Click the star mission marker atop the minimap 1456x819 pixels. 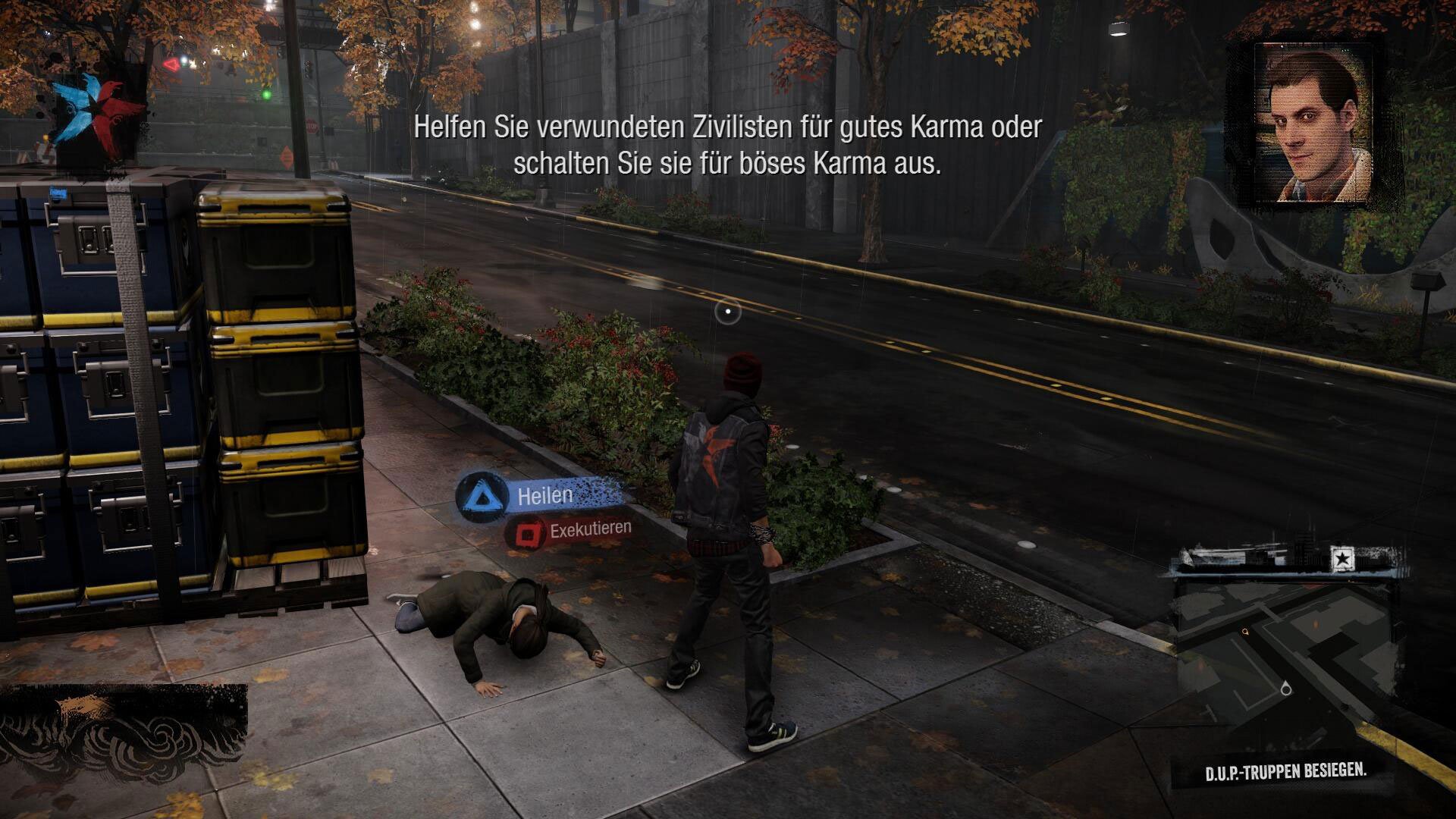1342,557
